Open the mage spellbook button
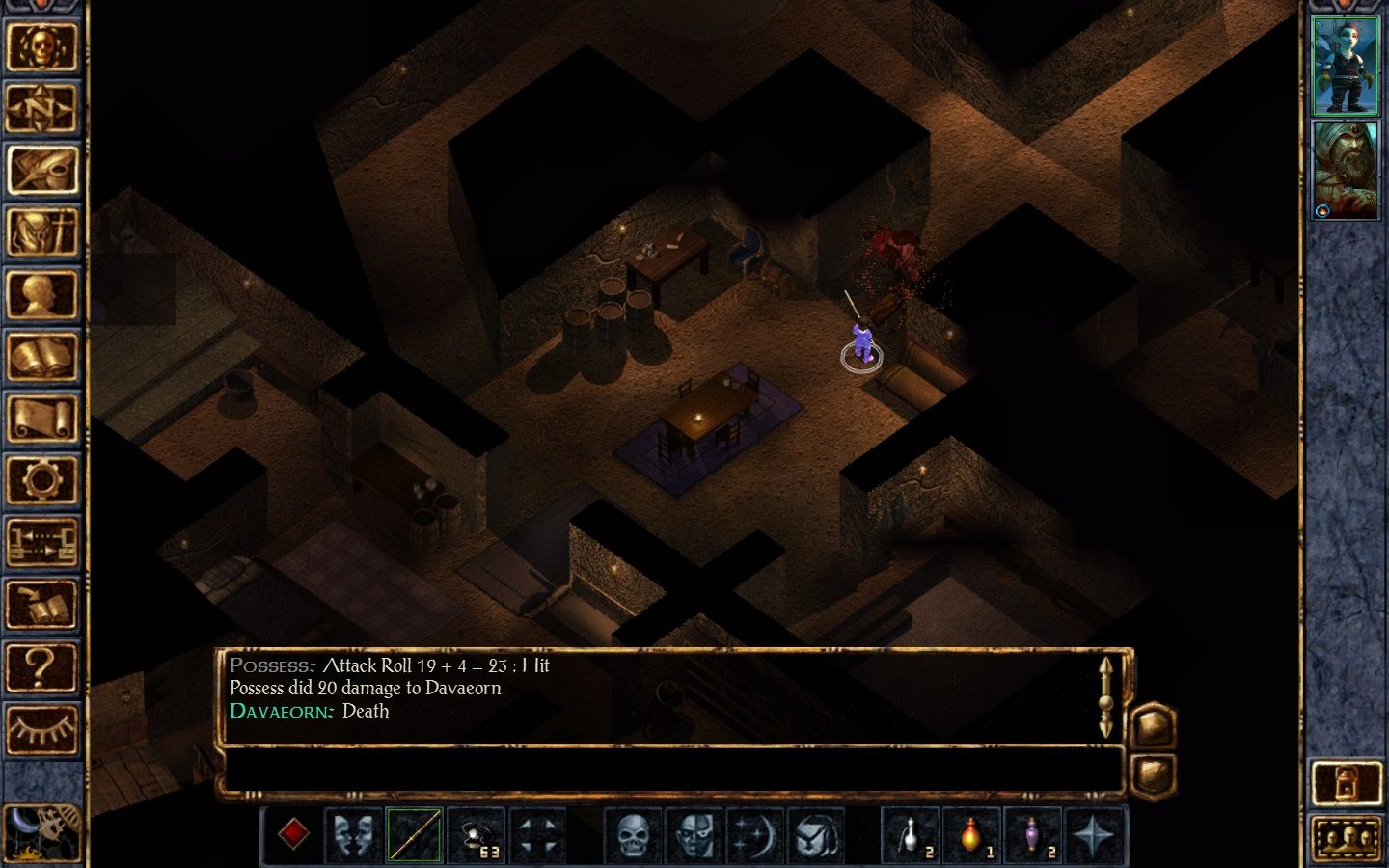The width and height of the screenshot is (1389, 868). [41, 356]
